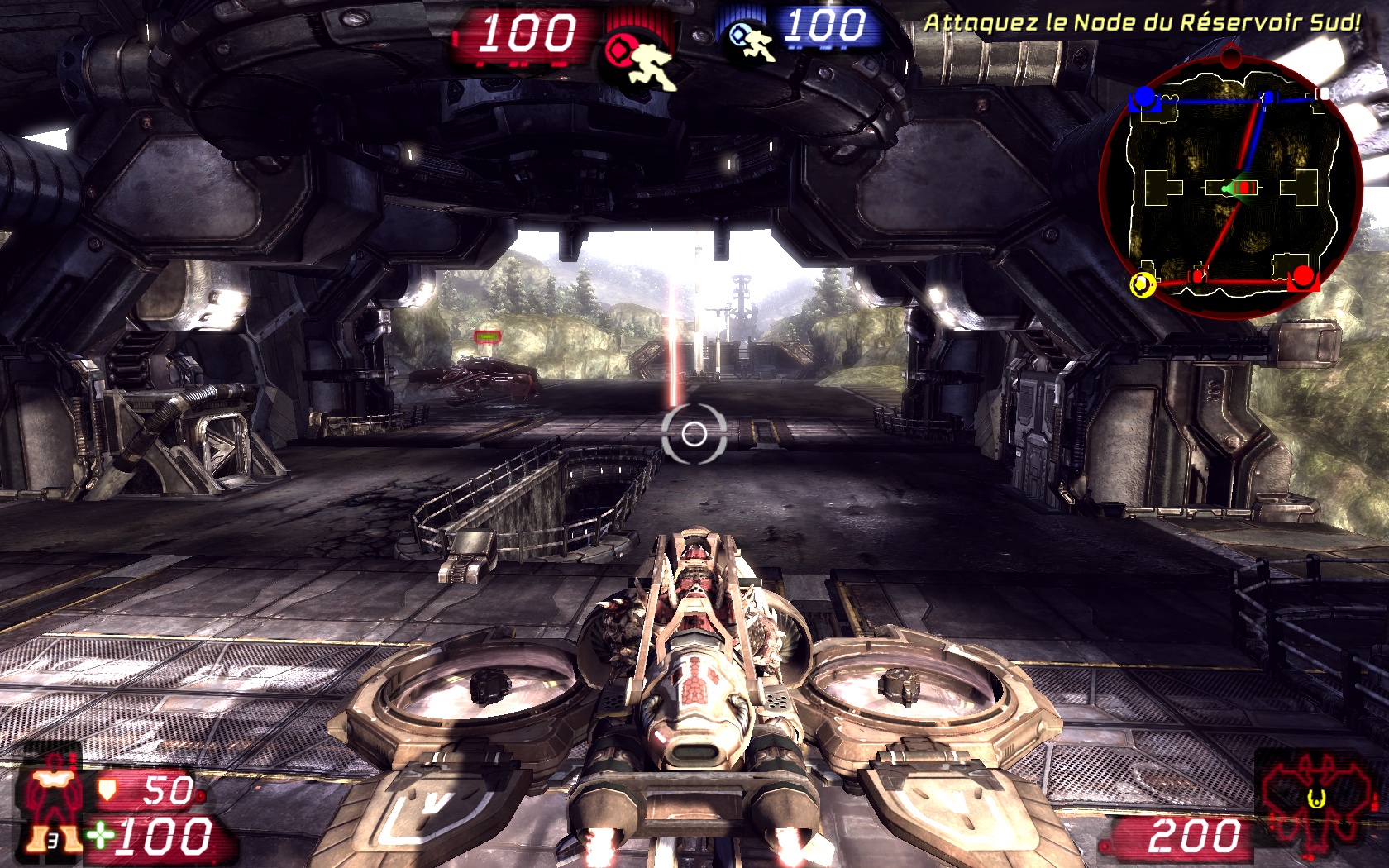Select the Attaquez le Node objective text

tap(1142, 23)
